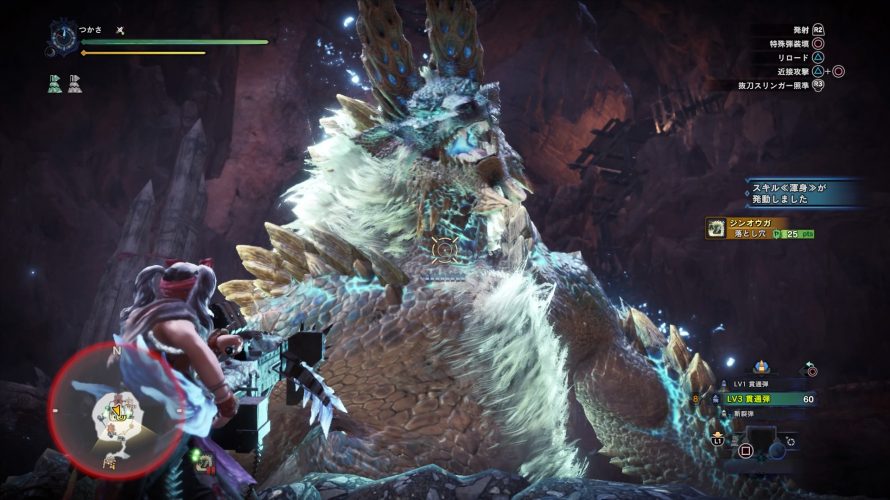The width and height of the screenshot is (890, 500).
Task: Click the ammo pouch icon above ammo list
Action: [x=760, y=368]
